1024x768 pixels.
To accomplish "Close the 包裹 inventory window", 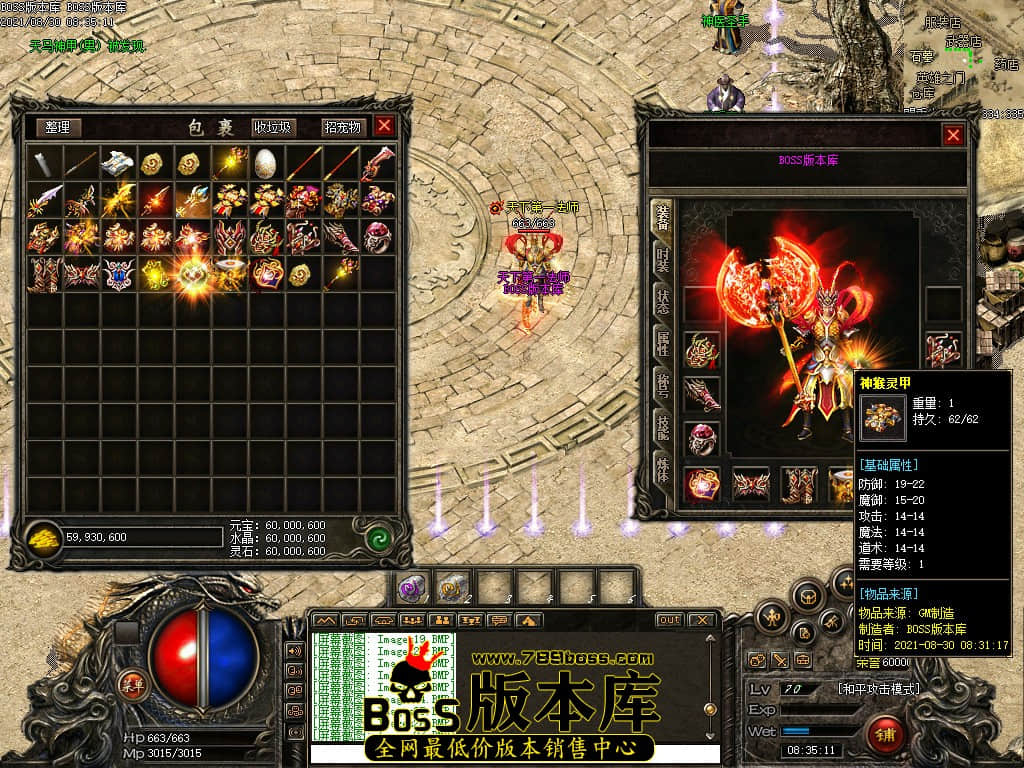I will [384, 126].
